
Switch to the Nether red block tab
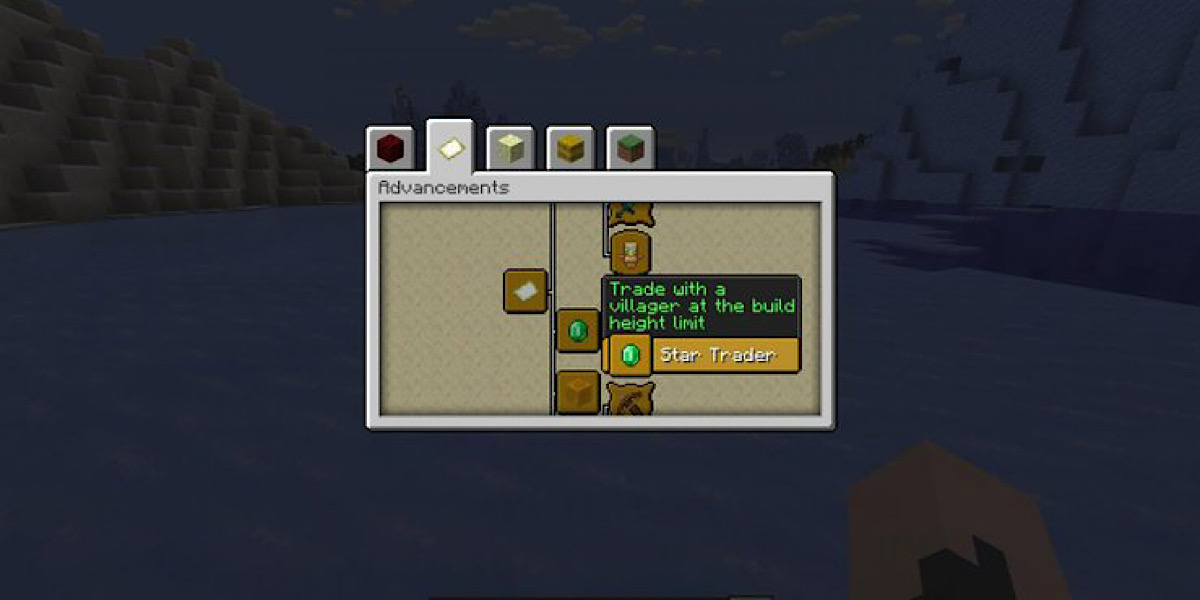click(390, 150)
